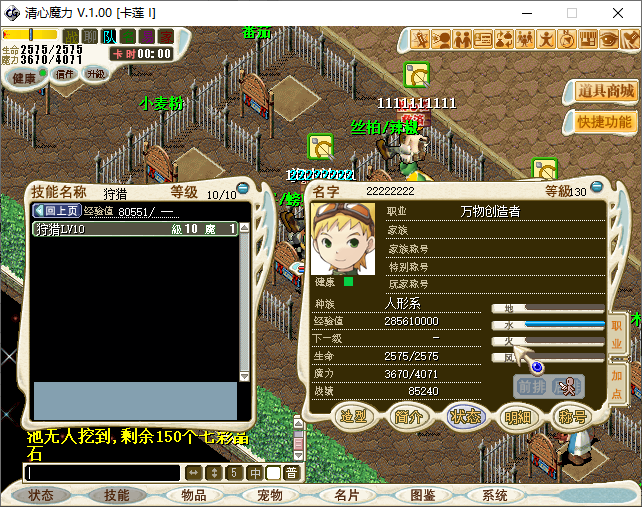642x507 pixels.
Task: Open the 系统 system menu
Action: [495, 495]
